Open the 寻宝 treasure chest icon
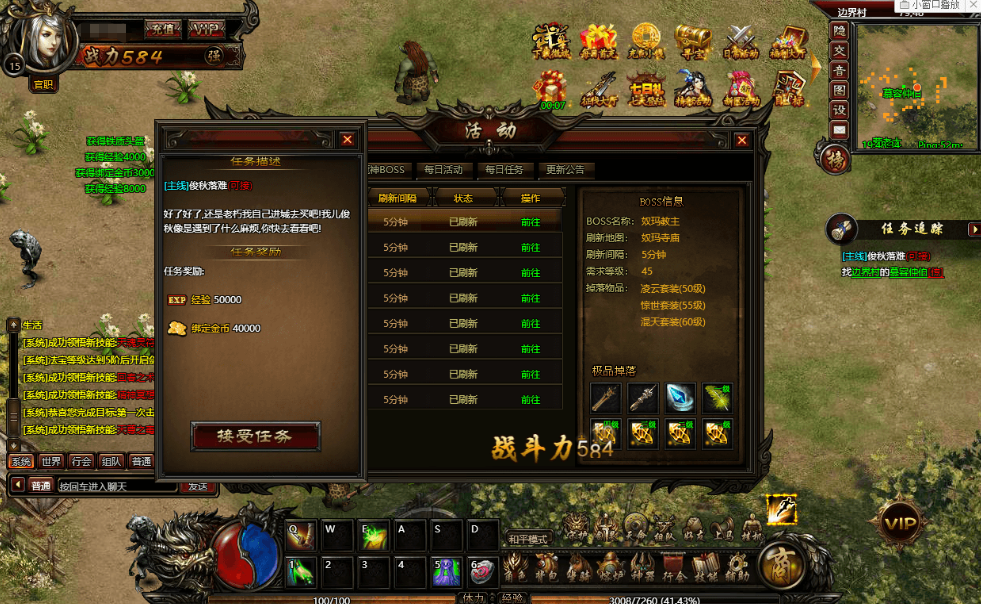 (x=693, y=42)
